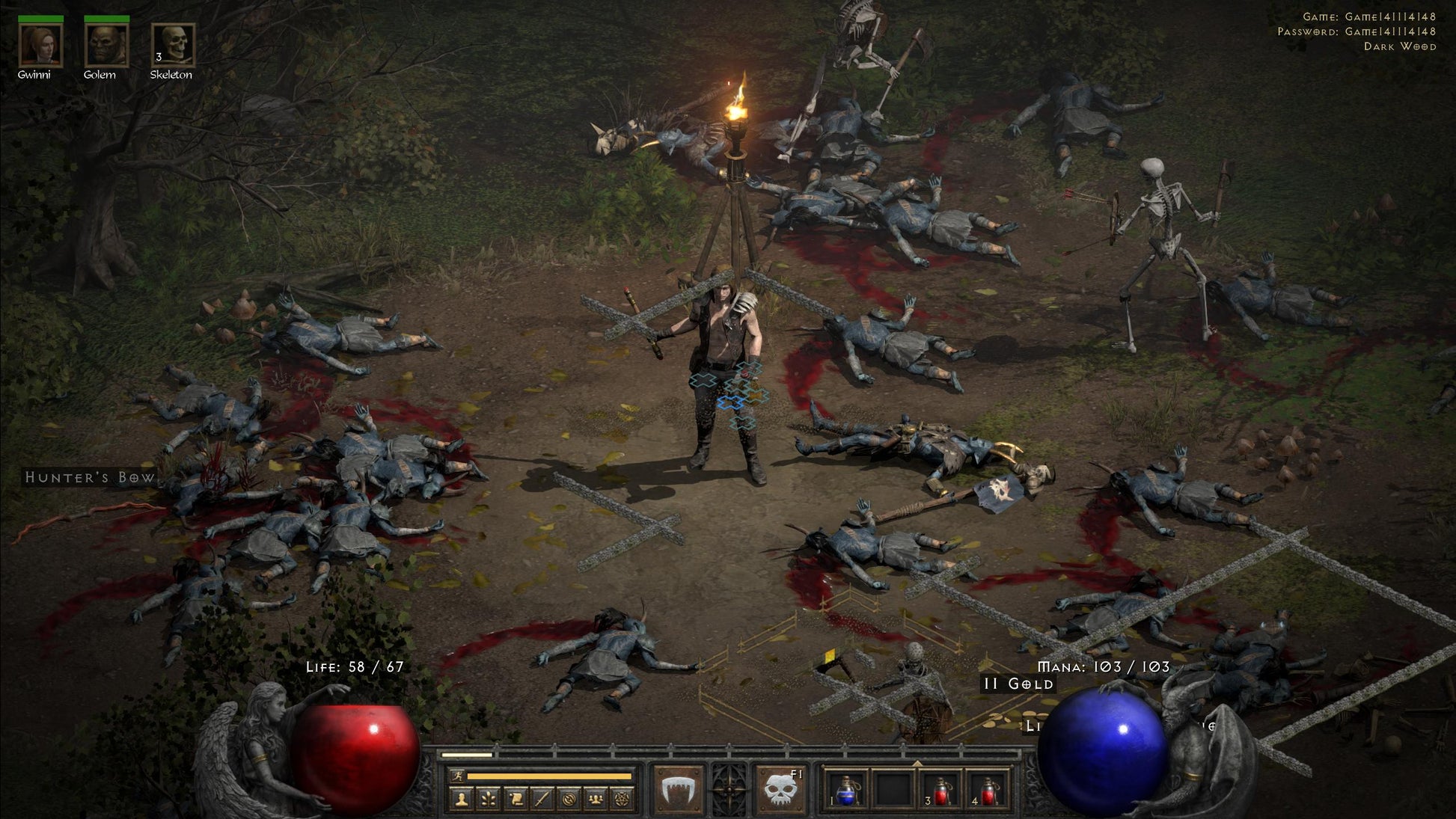Click the yellow stamina bar

point(548,776)
